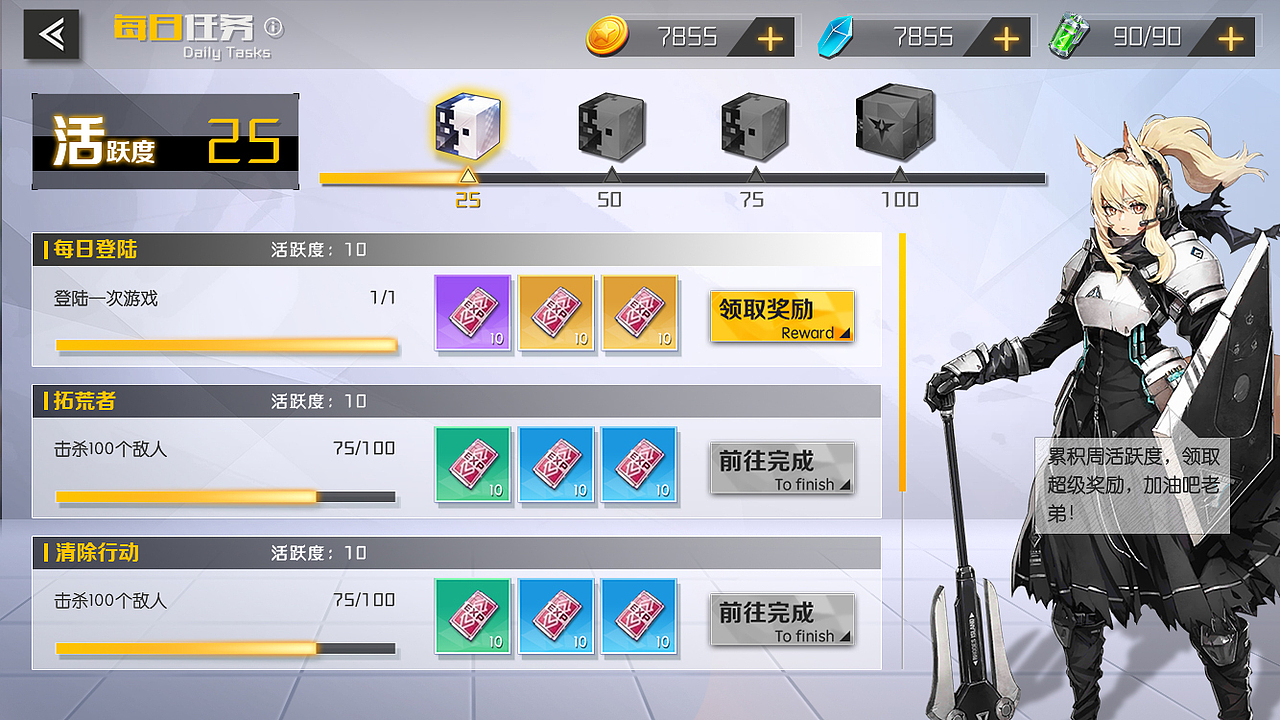Image resolution: width=1280 pixels, height=720 pixels.
Task: Claim the 领取奖励 daily login reward
Action: [x=782, y=315]
